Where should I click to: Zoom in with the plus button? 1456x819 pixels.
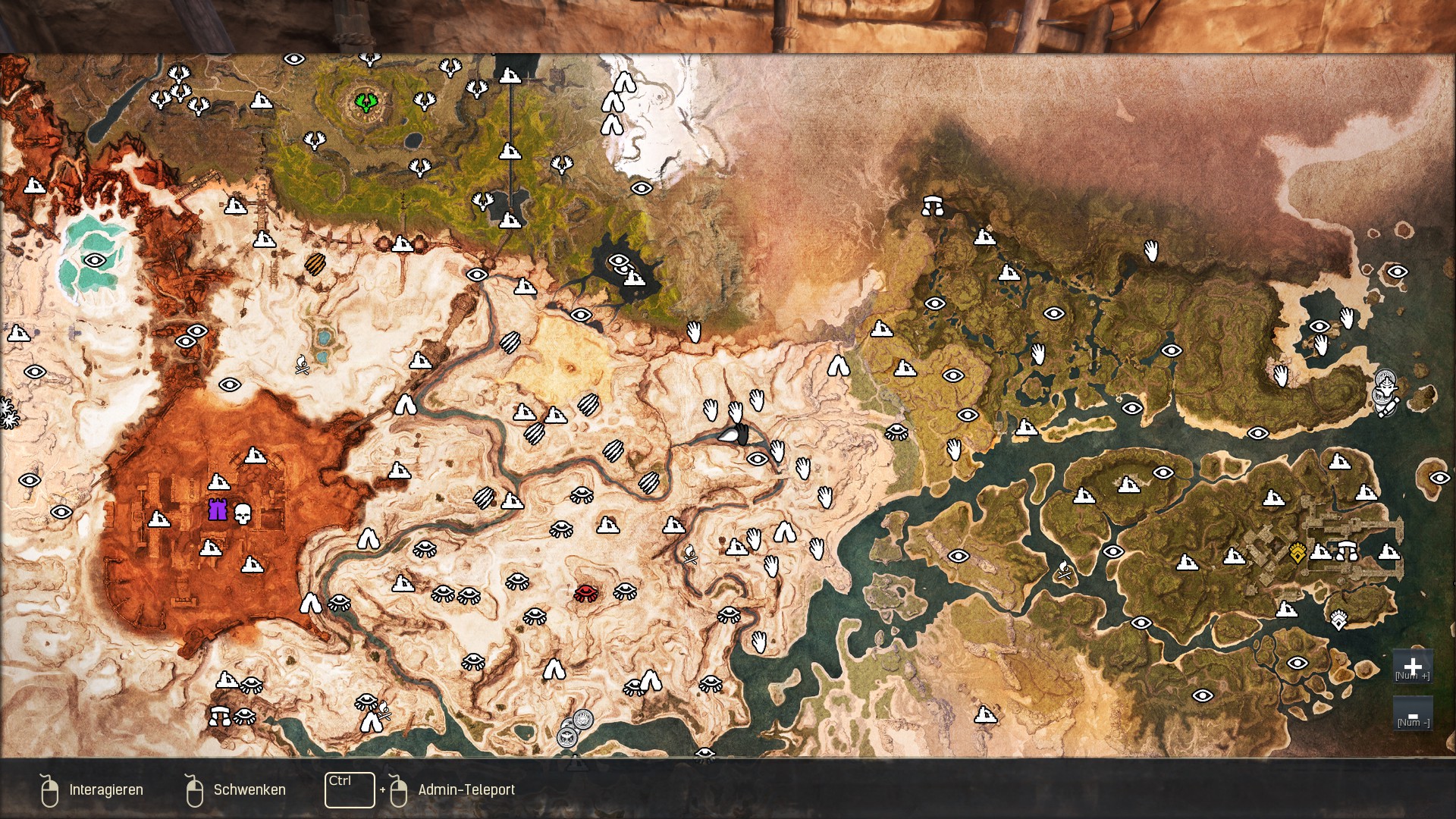[1412, 667]
